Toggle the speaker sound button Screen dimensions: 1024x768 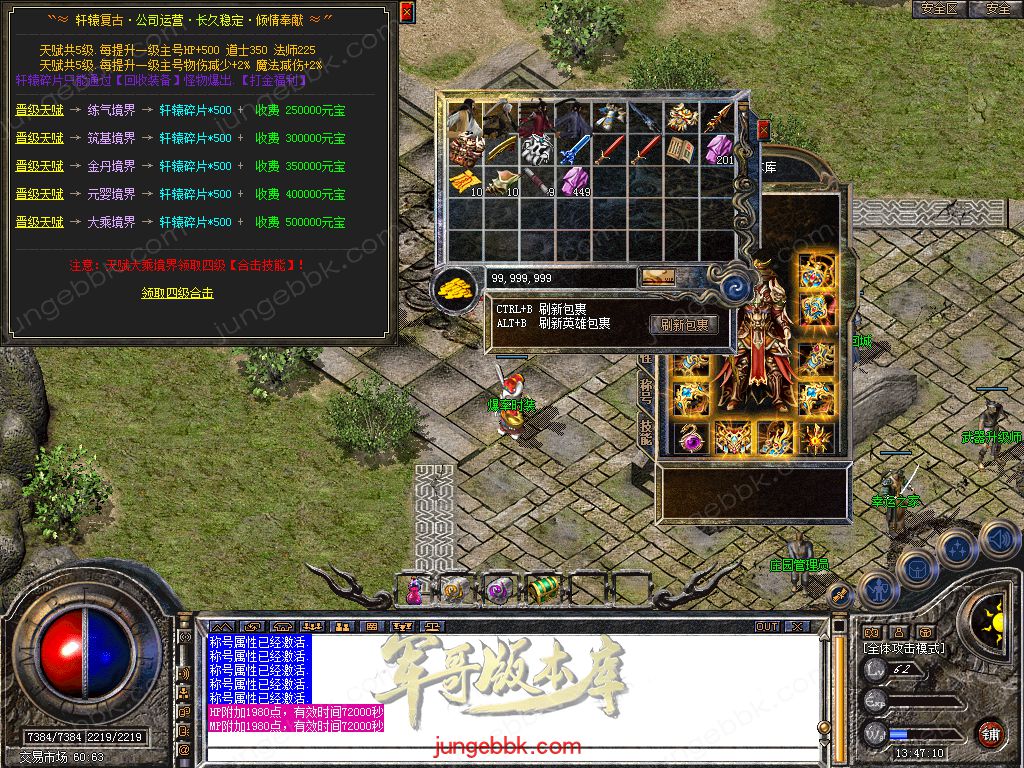[999, 540]
